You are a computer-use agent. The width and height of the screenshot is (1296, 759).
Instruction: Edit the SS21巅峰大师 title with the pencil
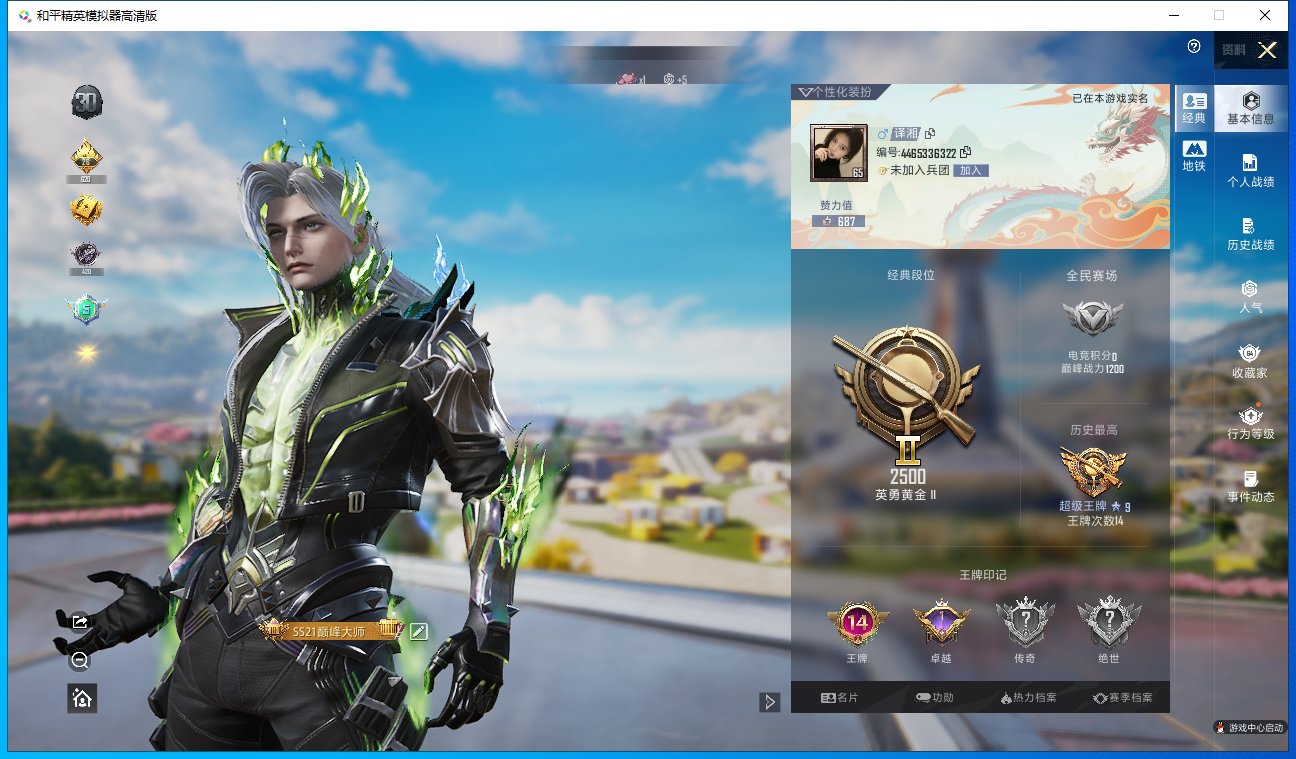pyautogui.click(x=419, y=630)
